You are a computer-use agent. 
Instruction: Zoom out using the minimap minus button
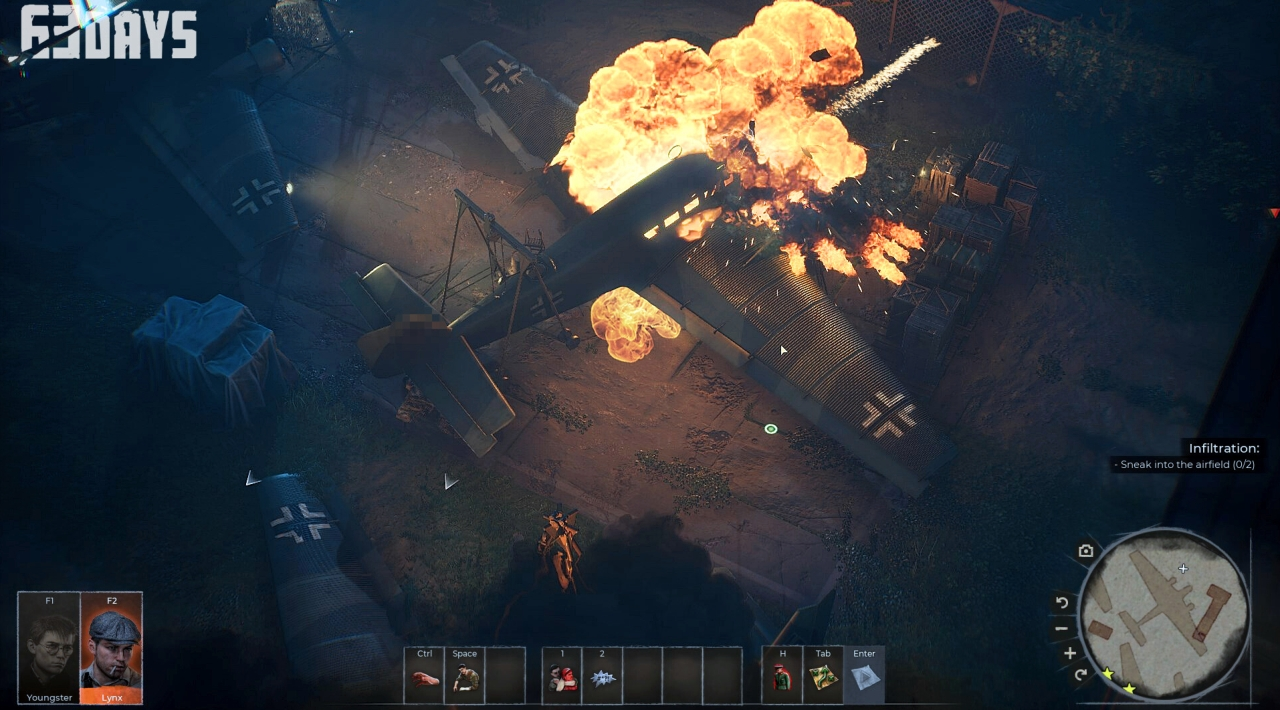click(x=1062, y=629)
